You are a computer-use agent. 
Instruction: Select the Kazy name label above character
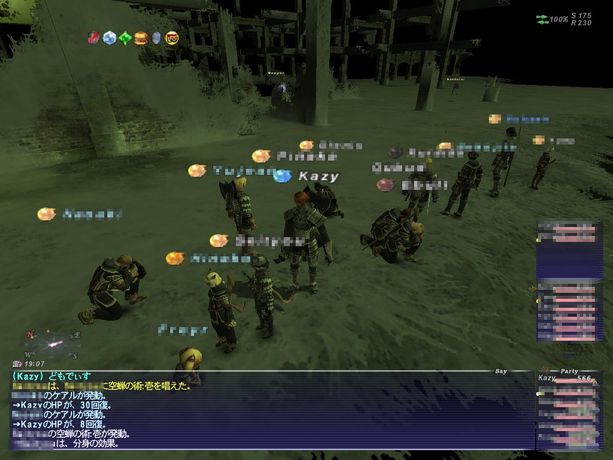pyautogui.click(x=318, y=176)
